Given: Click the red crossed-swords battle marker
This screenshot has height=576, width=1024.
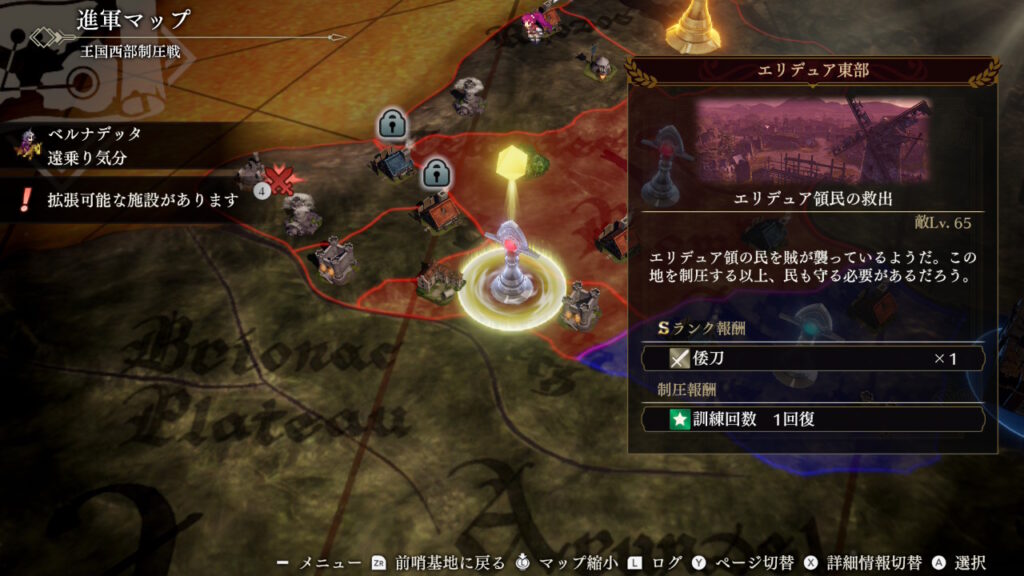Looking at the screenshot, I should (x=283, y=181).
